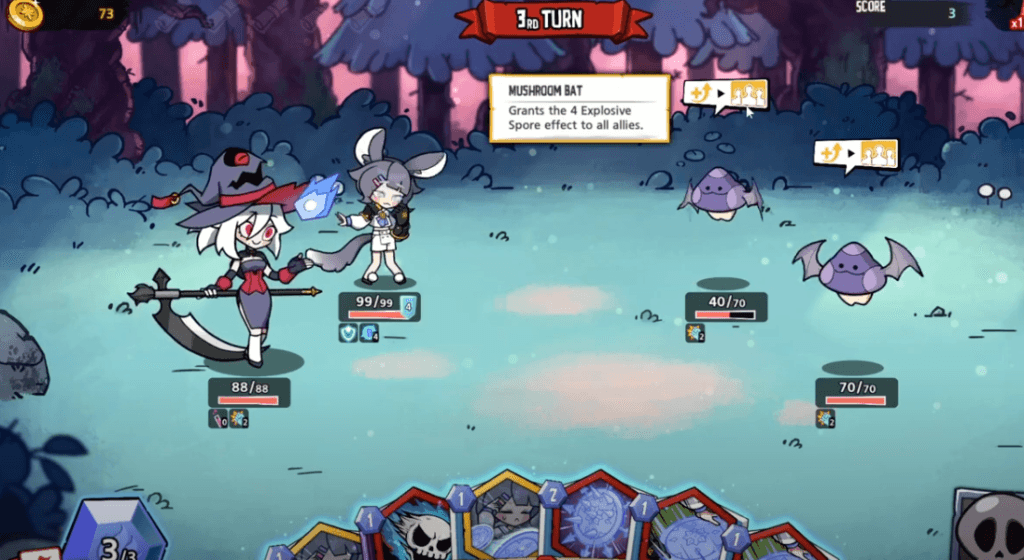1024x560 pixels.
Task: Click the shield status icon under 99/99
Action: click(x=348, y=333)
